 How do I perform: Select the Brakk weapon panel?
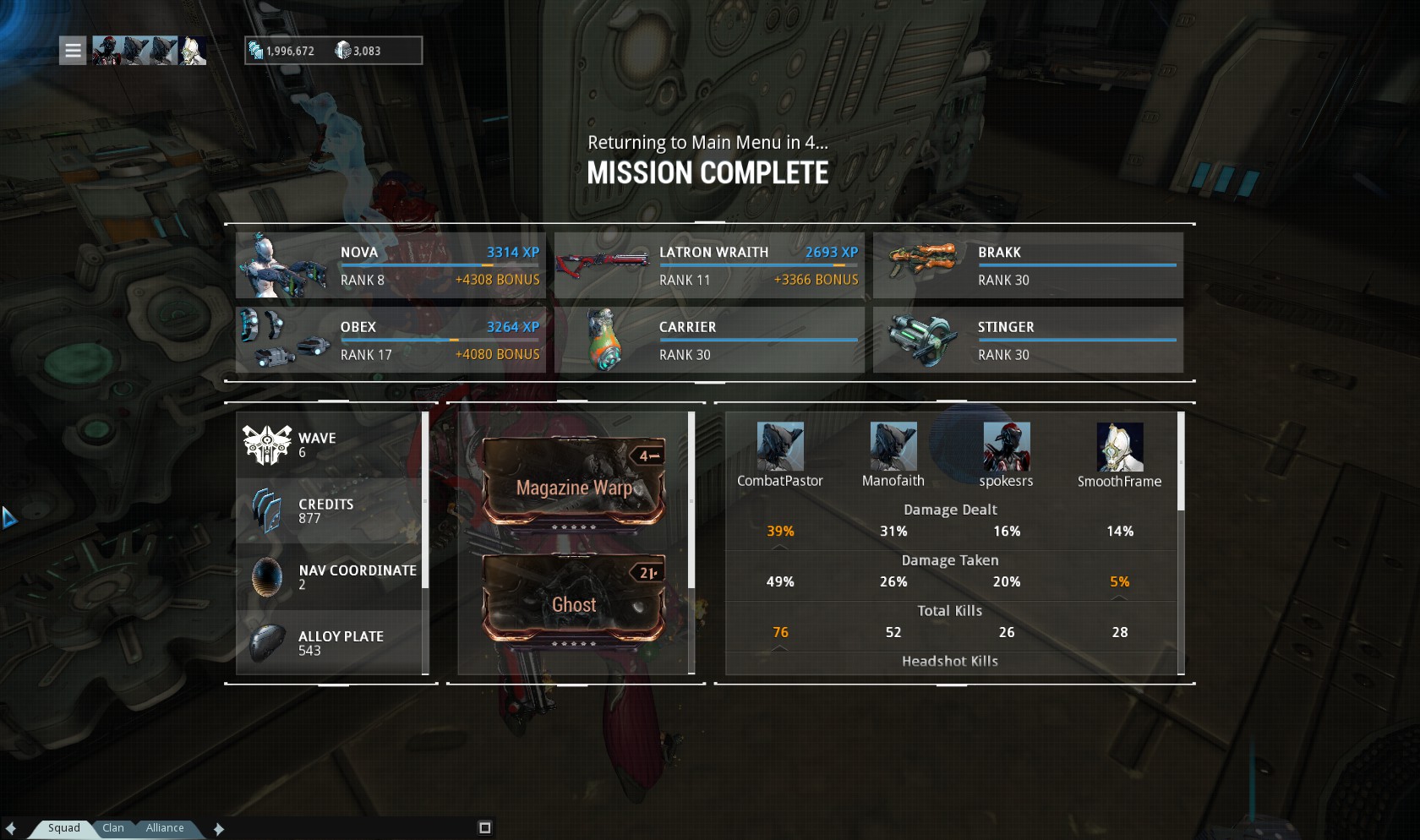point(1028,265)
